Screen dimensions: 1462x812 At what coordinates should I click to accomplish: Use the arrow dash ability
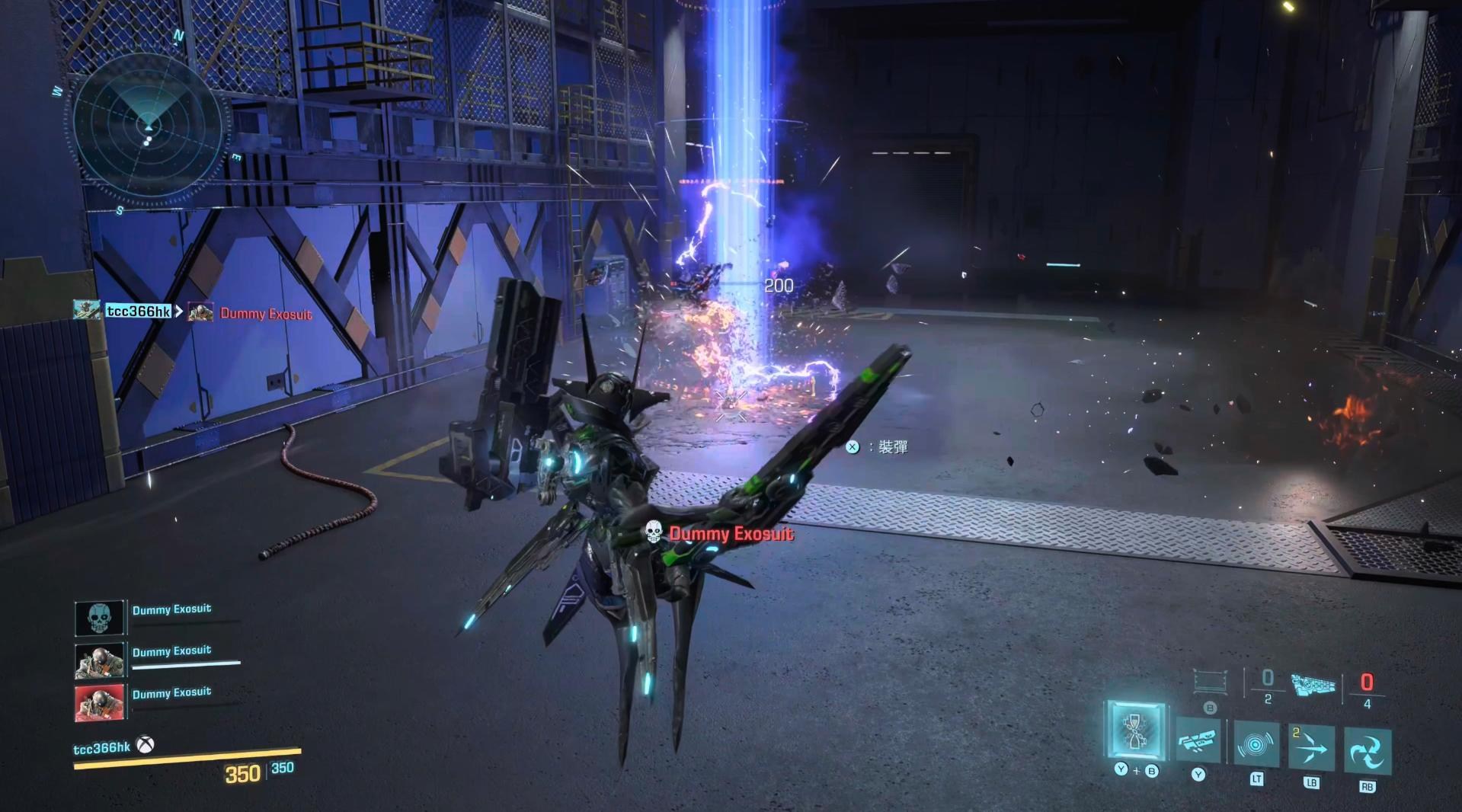point(1311,749)
